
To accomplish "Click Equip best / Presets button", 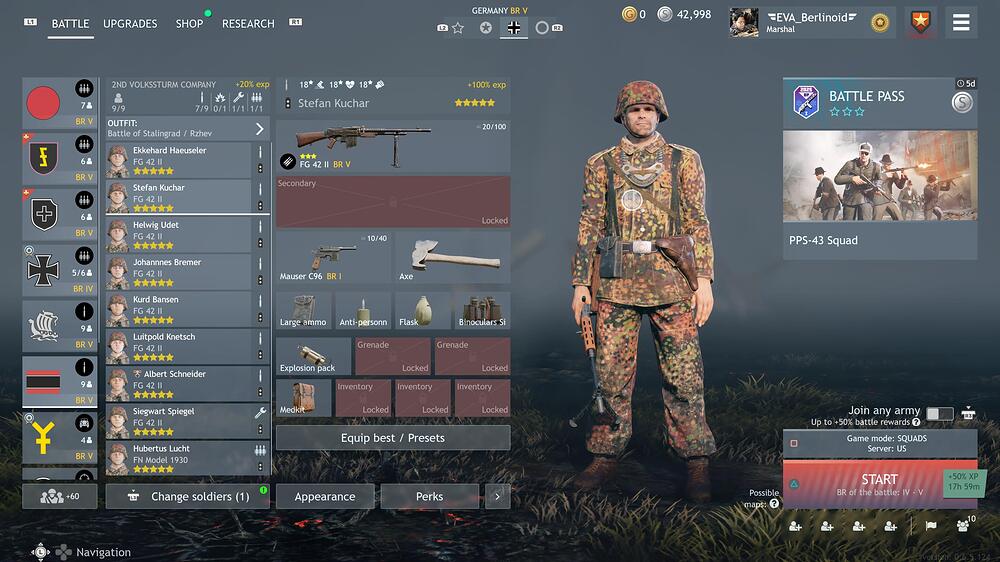I will 392,438.
